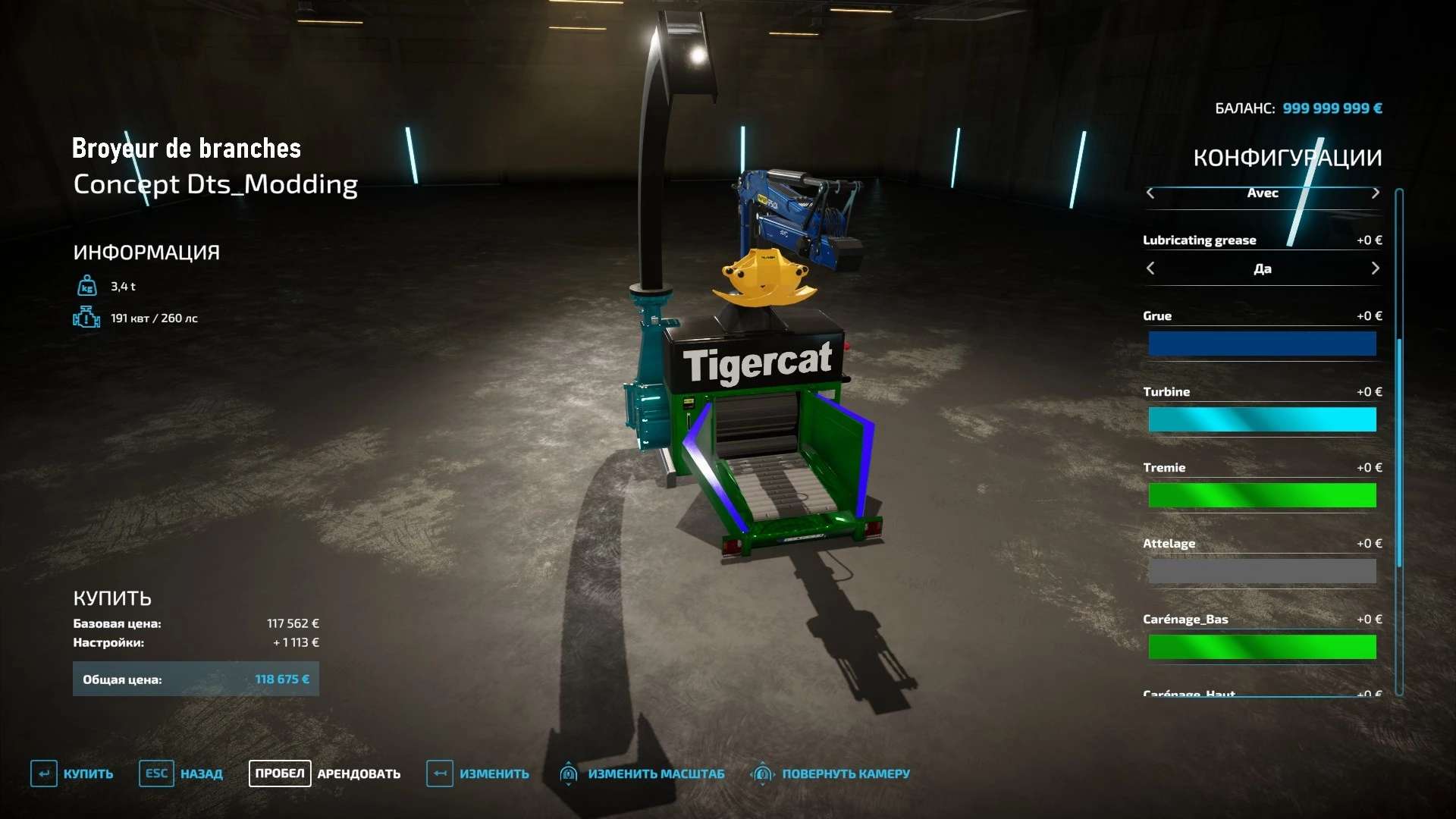
Task: Pick the gray Attelage color swatch
Action: pos(1262,571)
